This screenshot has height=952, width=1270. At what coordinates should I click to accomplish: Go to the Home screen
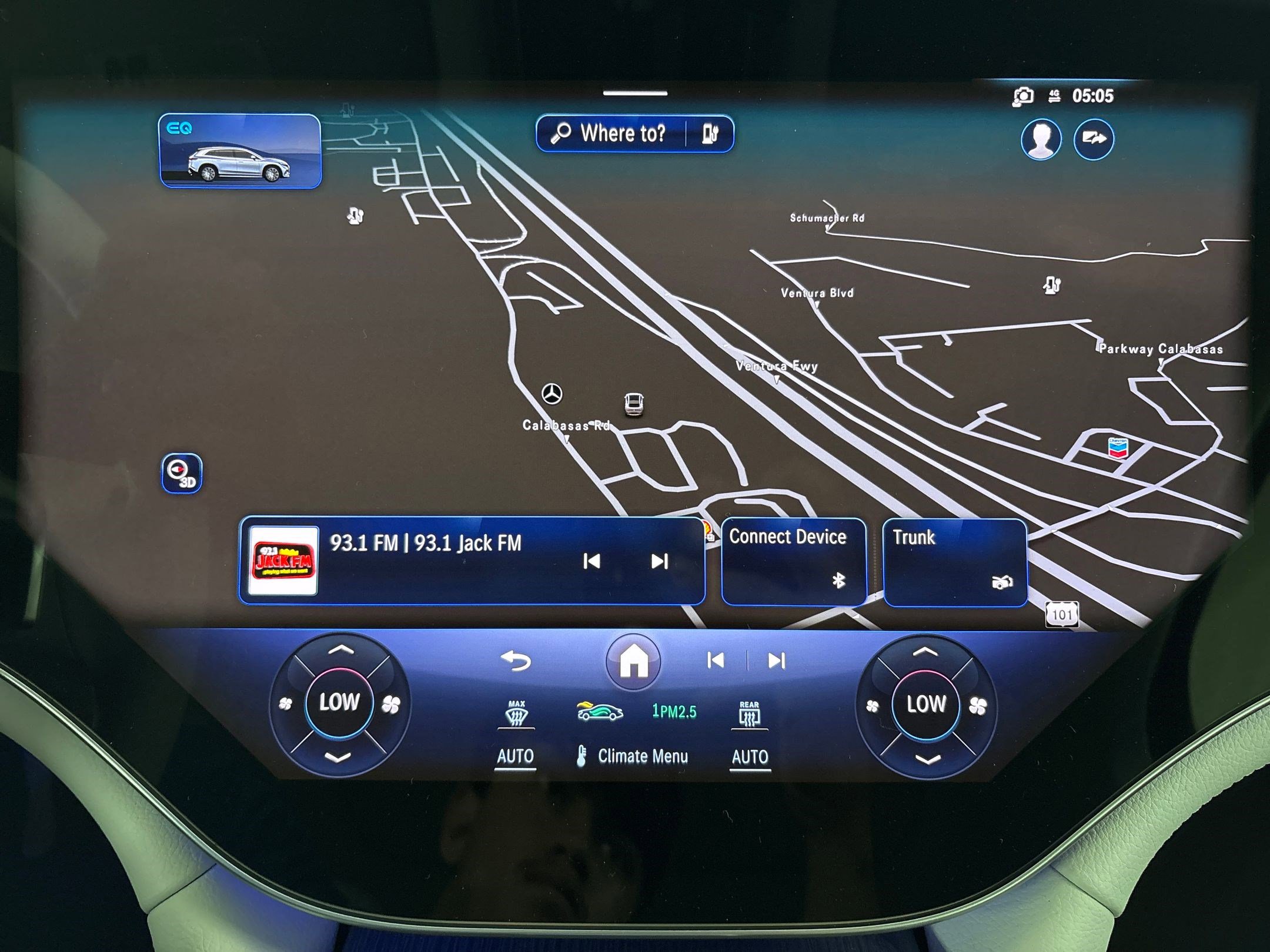[633, 662]
